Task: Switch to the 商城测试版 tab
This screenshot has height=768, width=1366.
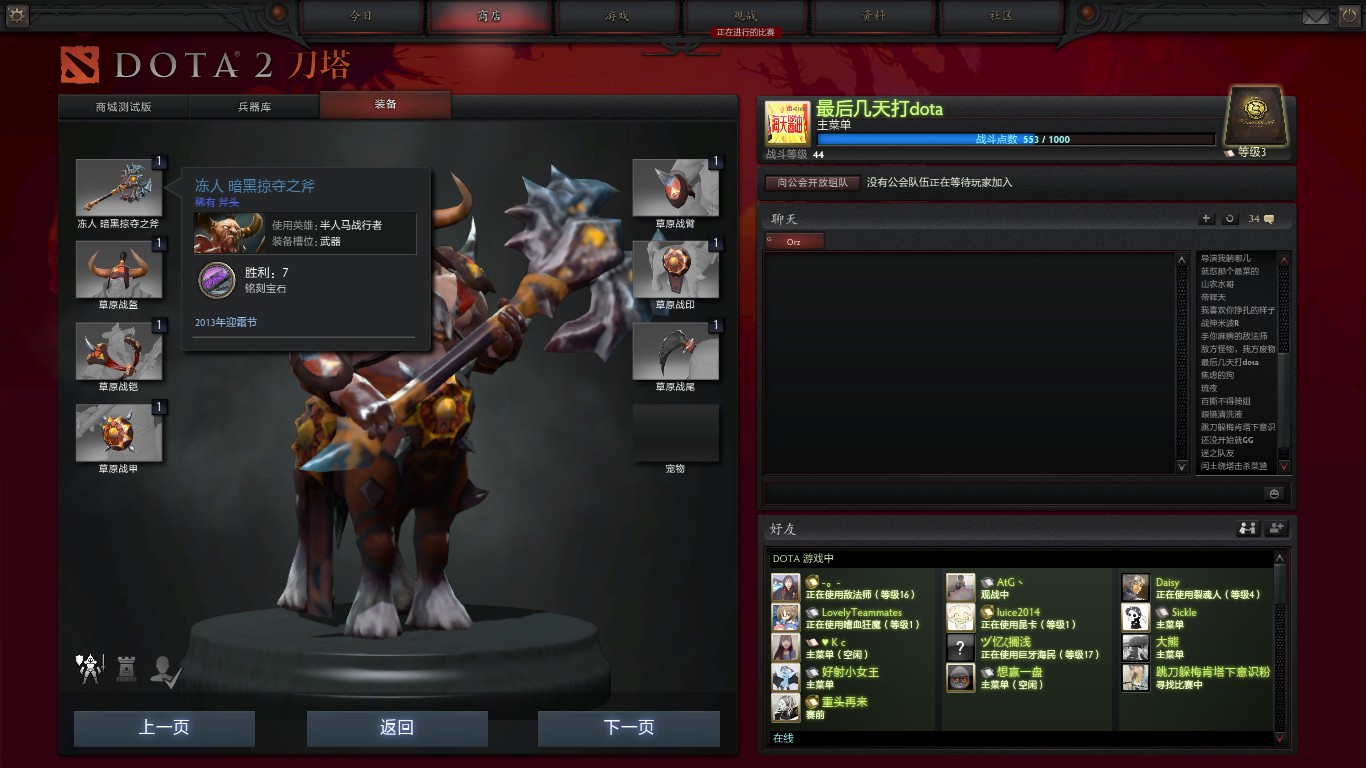Action: tap(124, 106)
